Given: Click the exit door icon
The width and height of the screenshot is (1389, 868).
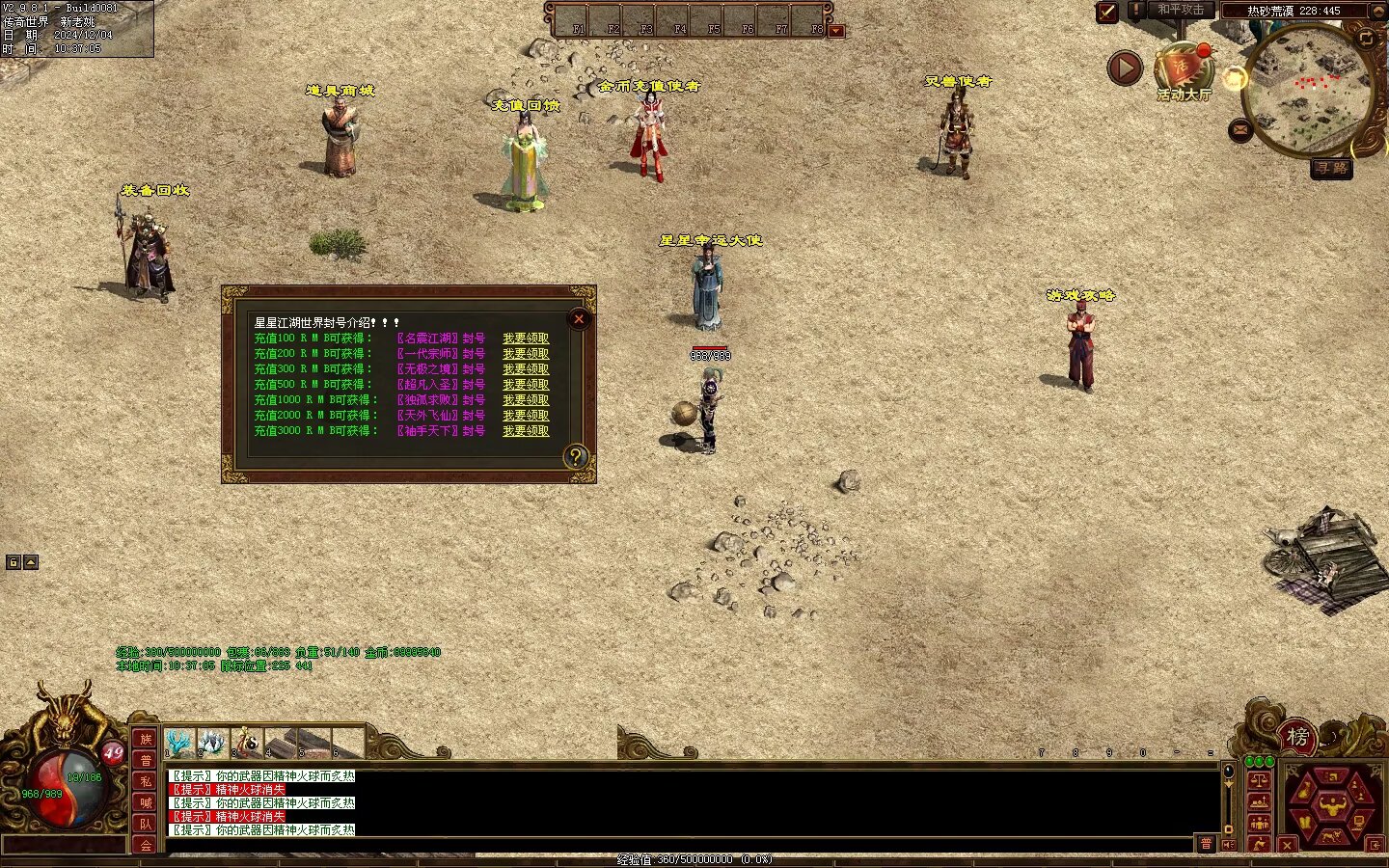Looking at the screenshot, I should pyautogui.click(x=1375, y=845).
